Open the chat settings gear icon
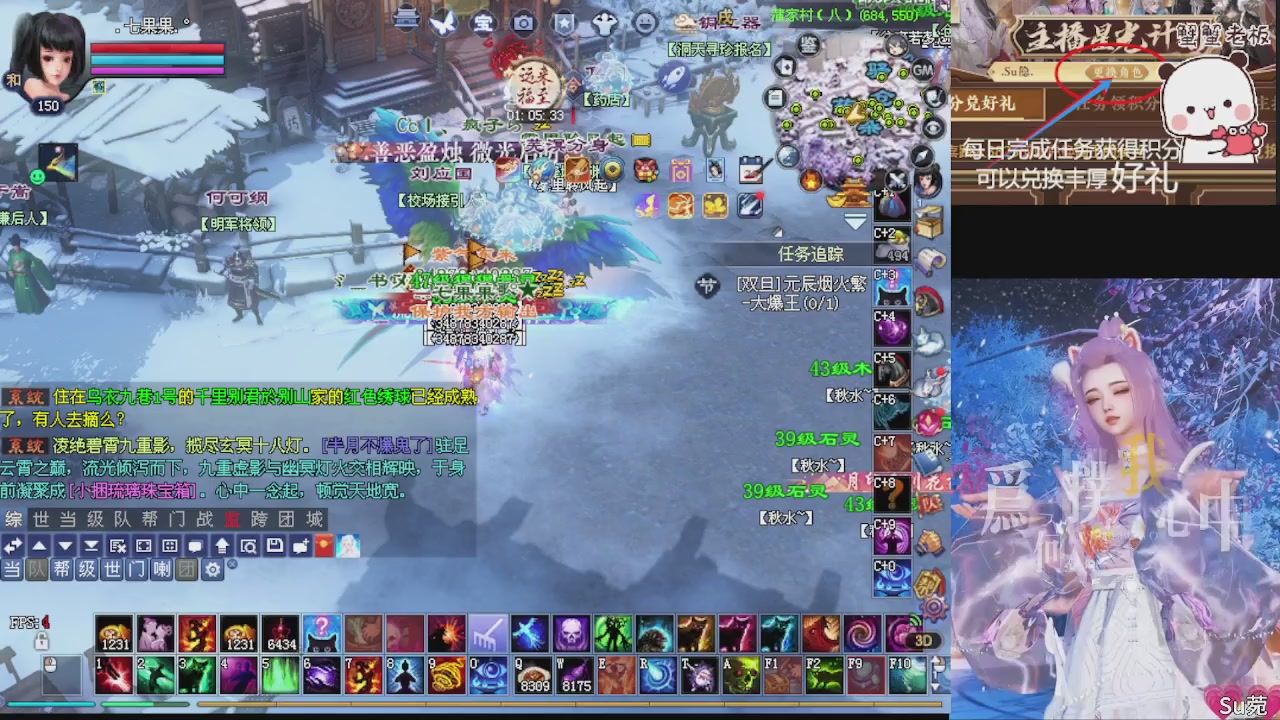This screenshot has height=720, width=1280. pos(213,570)
